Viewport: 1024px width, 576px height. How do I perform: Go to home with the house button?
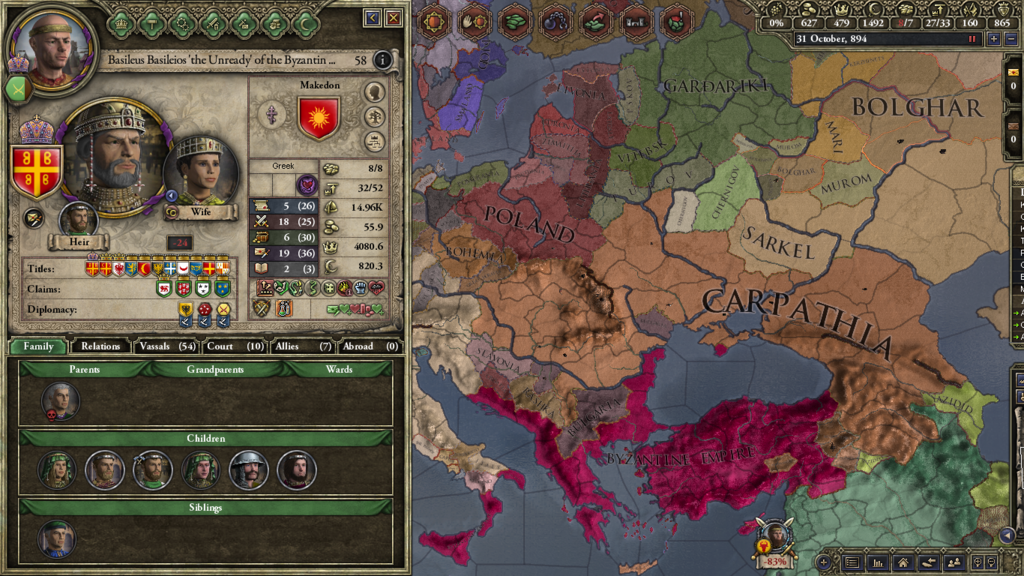[903, 563]
